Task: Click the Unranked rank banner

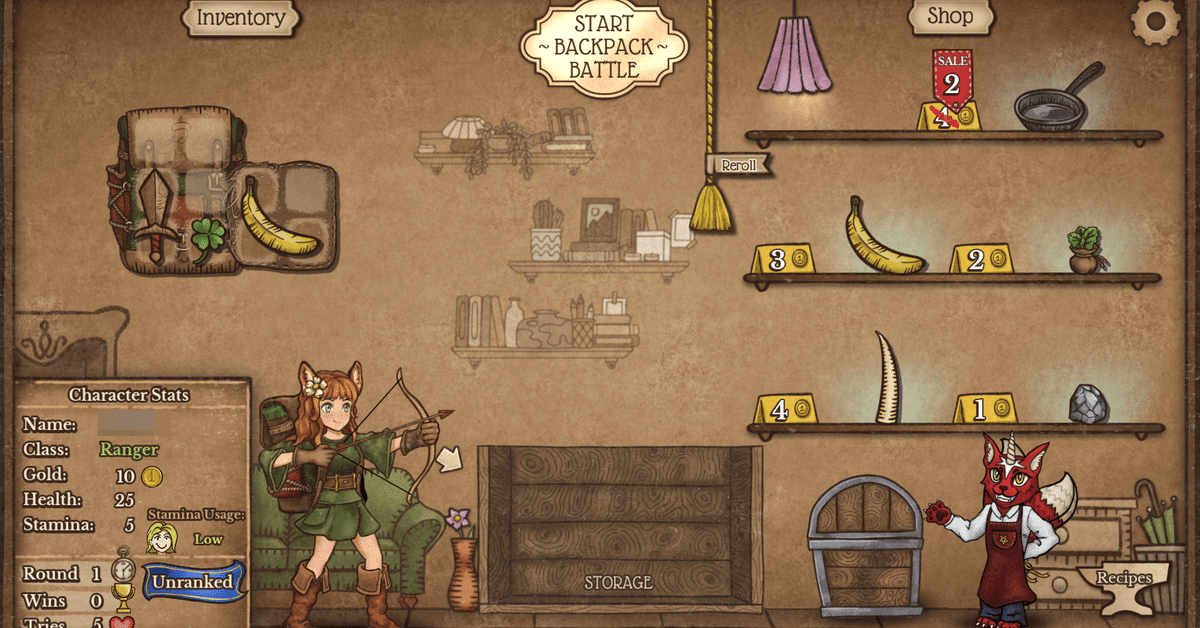Action: click(193, 582)
